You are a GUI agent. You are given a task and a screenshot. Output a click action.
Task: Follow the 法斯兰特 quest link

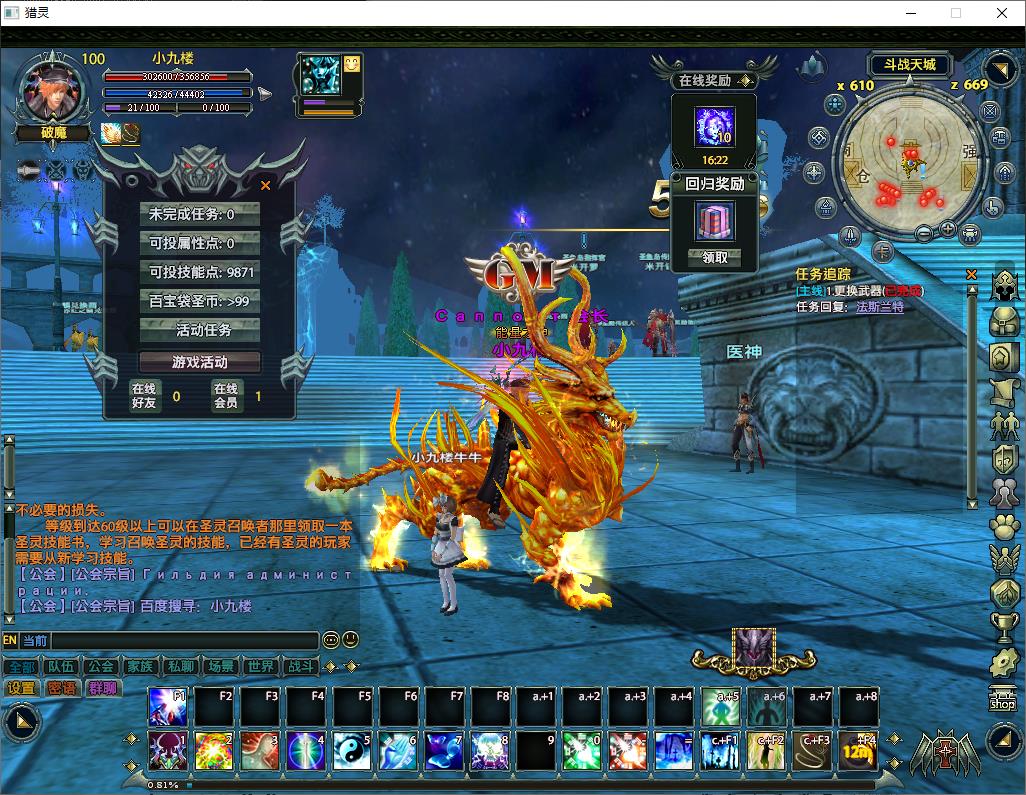coord(880,307)
